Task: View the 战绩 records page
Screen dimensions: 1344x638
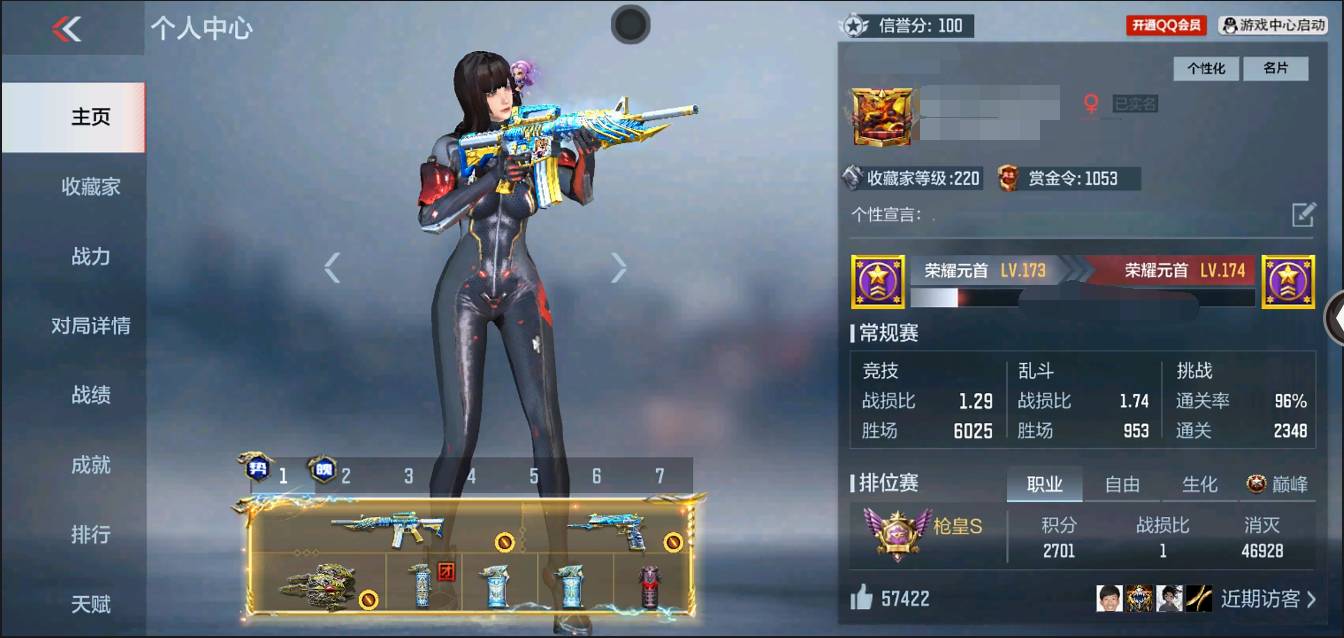Action: click(x=90, y=395)
